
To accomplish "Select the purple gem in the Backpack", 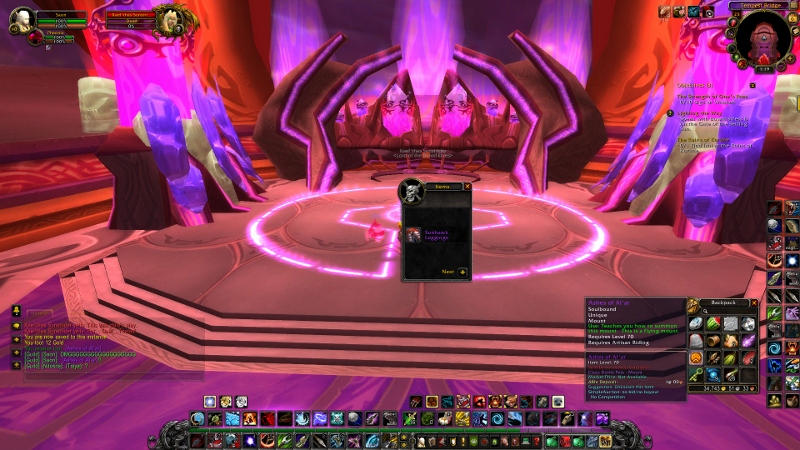I will (747, 340).
